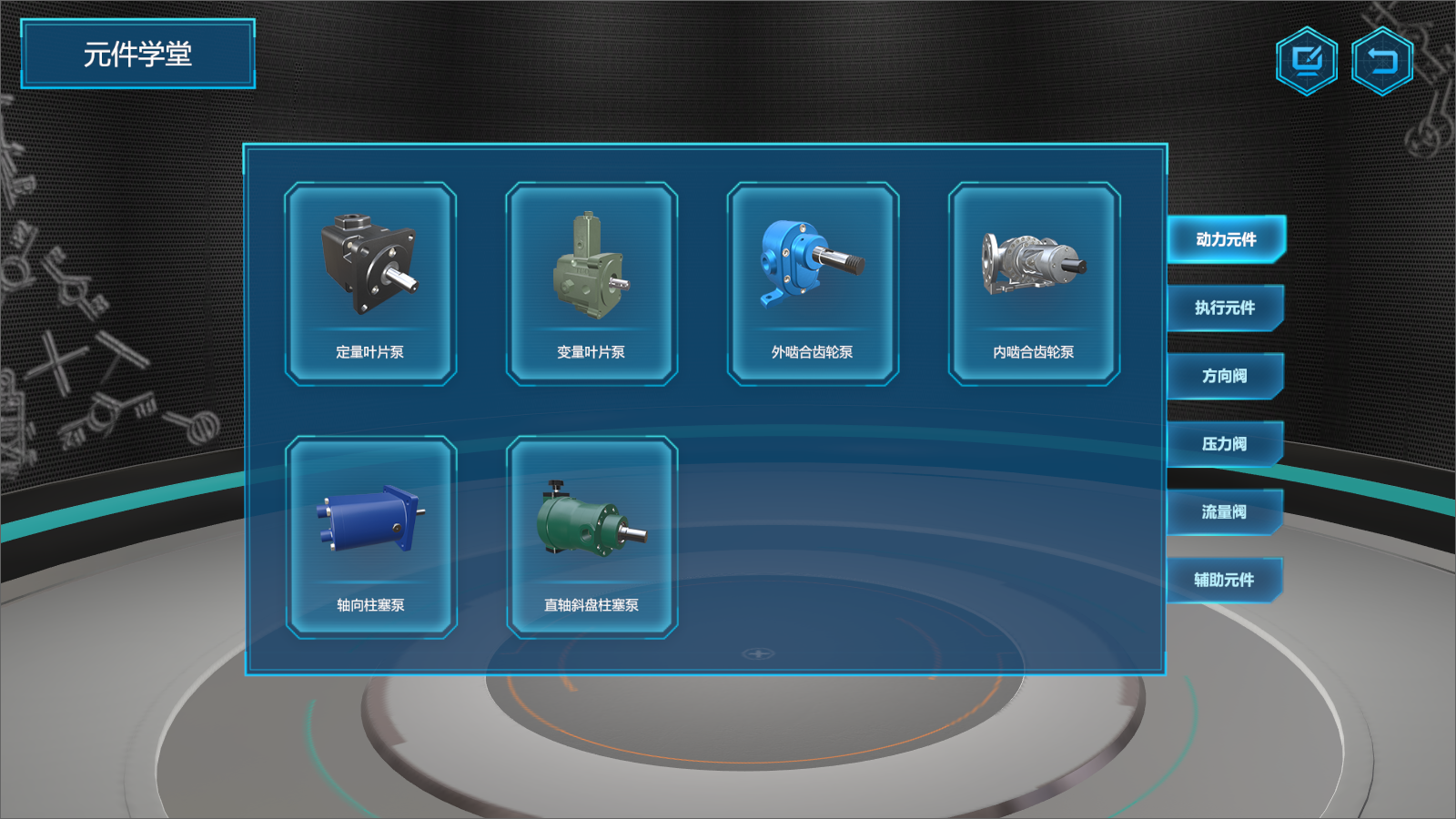Open the 变量叶片泵 component card
The image size is (1456, 819).
click(591, 283)
